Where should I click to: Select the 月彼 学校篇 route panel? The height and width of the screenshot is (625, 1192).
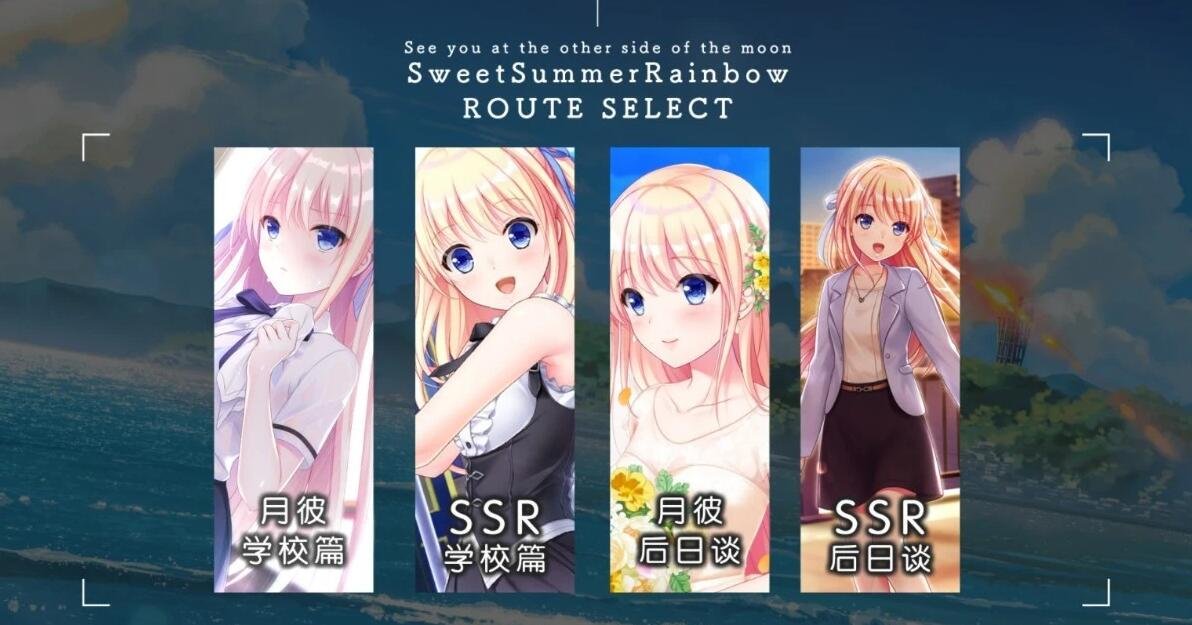pos(293,369)
